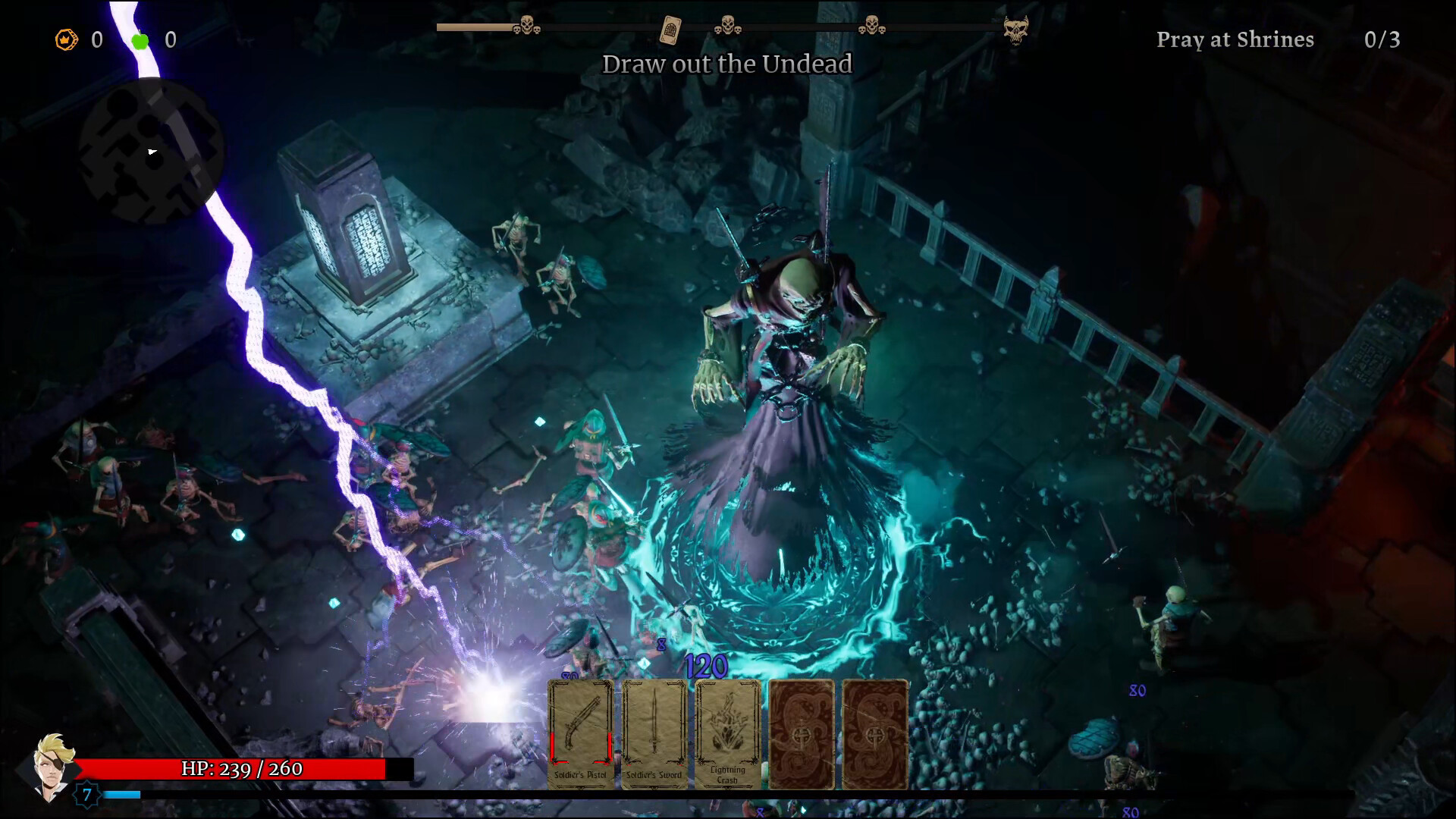This screenshot has width=1456, height=819.
Task: Click the blue experience progress bar
Action: 124,795
